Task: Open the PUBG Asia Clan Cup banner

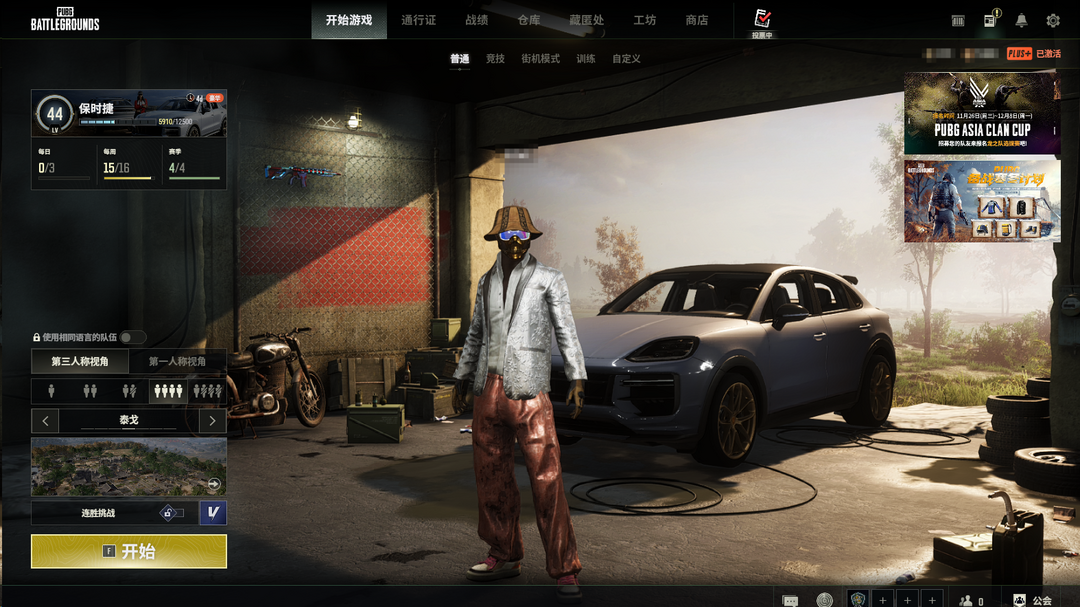Action: pyautogui.click(x=982, y=113)
